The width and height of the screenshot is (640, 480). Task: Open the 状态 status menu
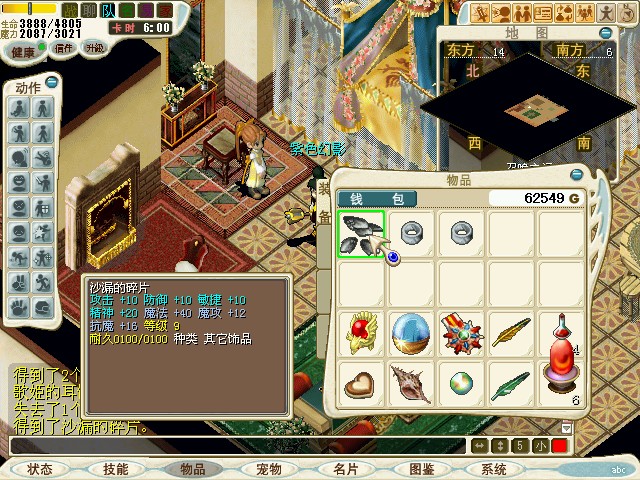[x=40, y=469]
